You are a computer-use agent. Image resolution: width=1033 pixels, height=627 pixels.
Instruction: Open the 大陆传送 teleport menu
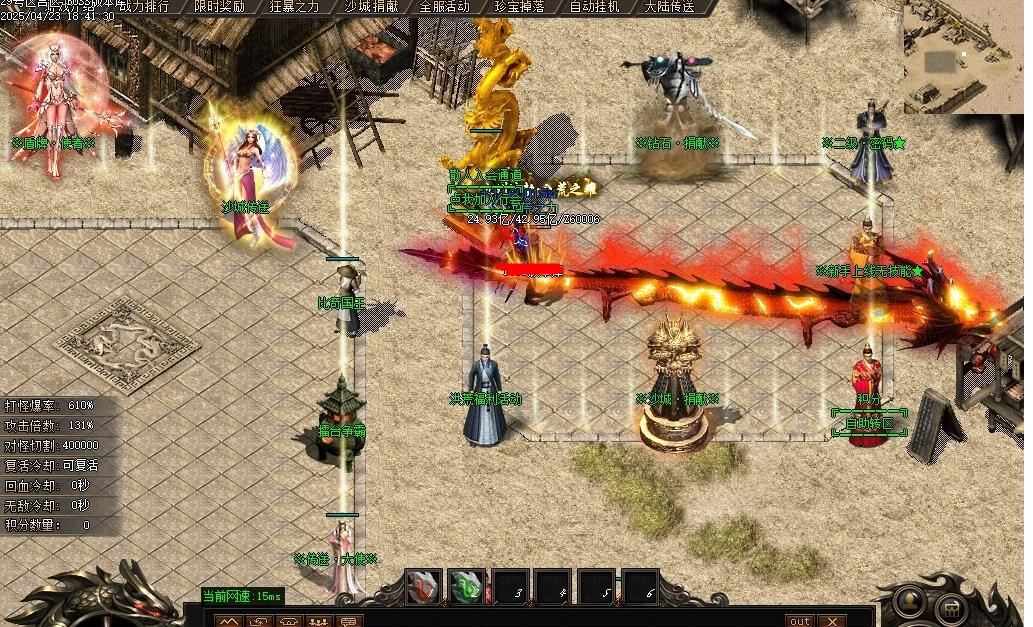670,7
